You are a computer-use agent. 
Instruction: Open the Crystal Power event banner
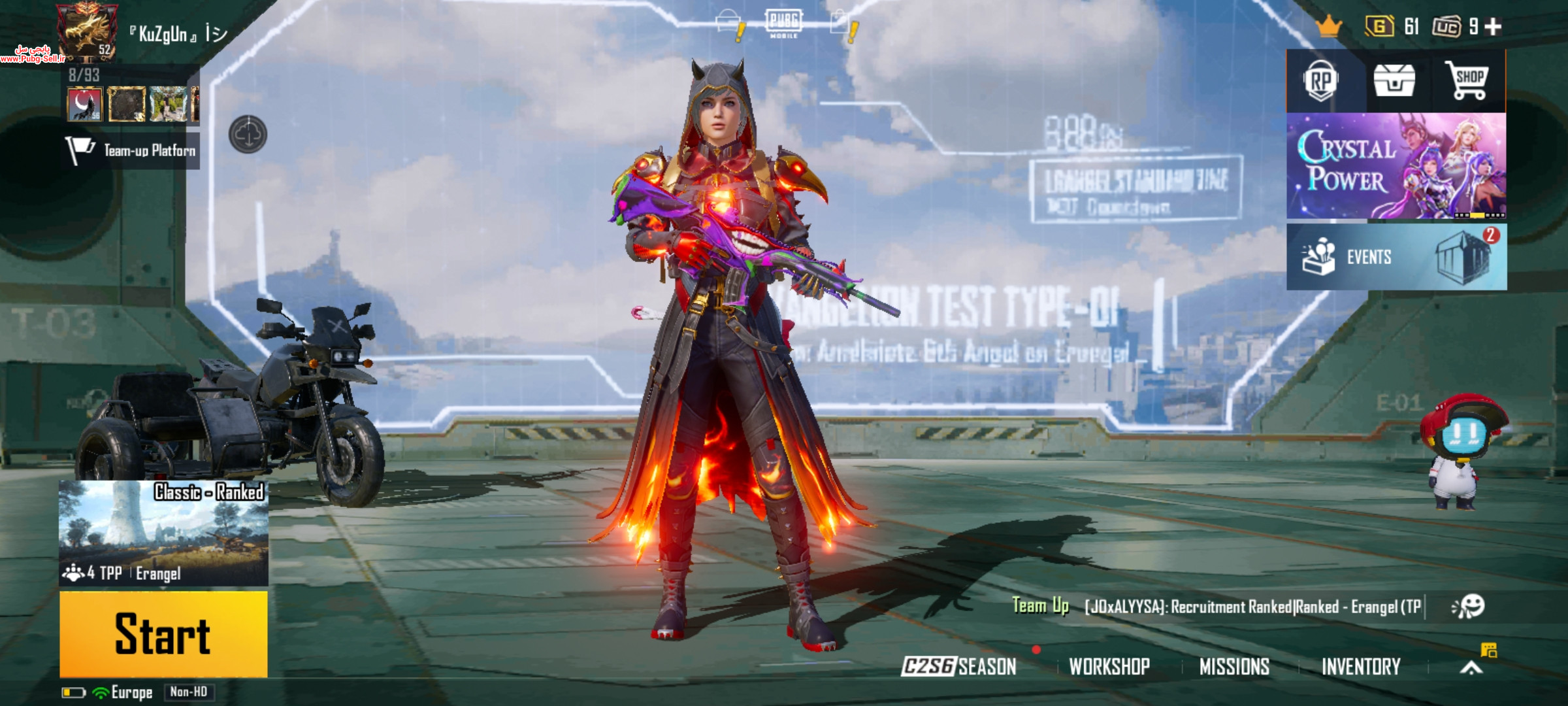[1396, 166]
